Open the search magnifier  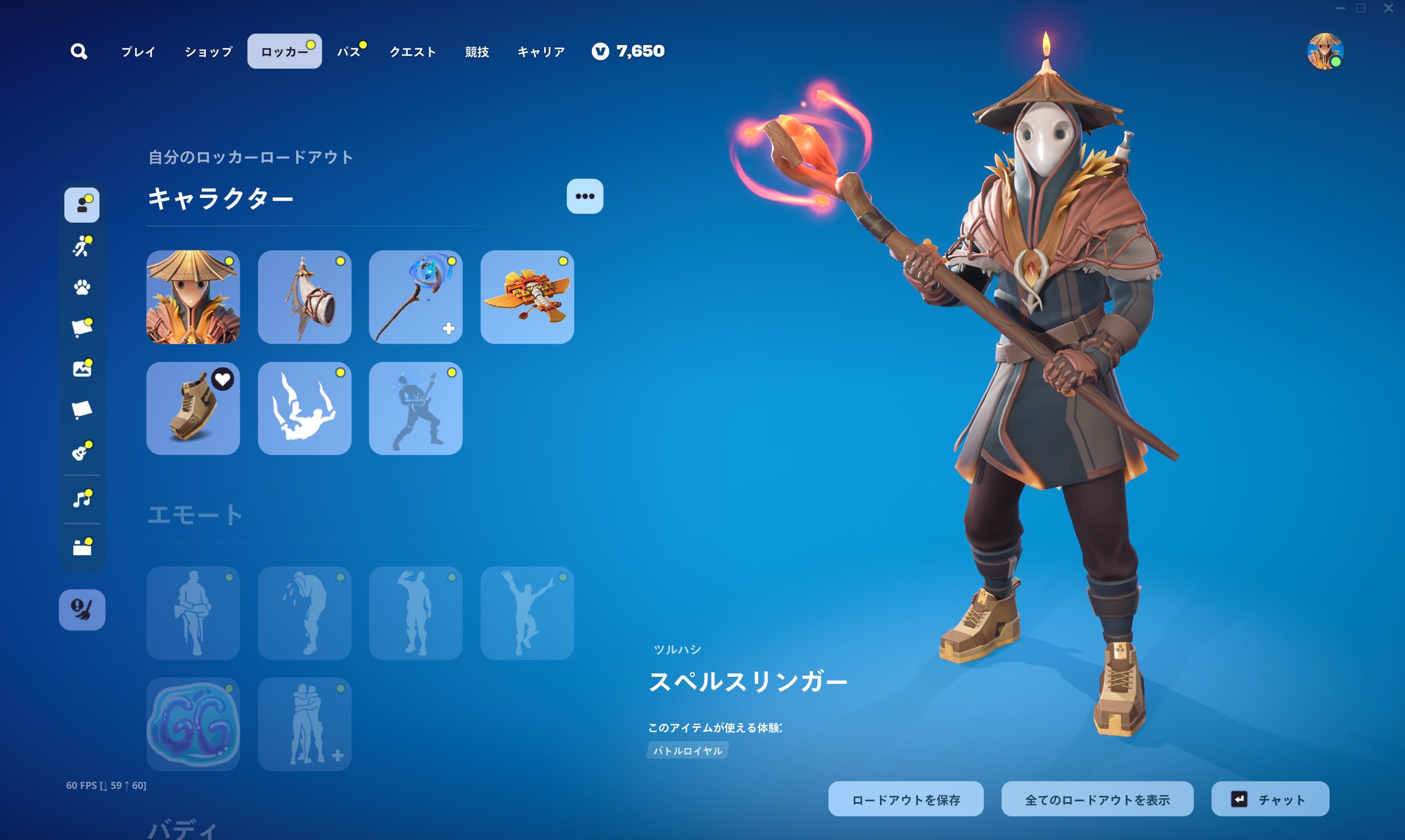click(79, 52)
